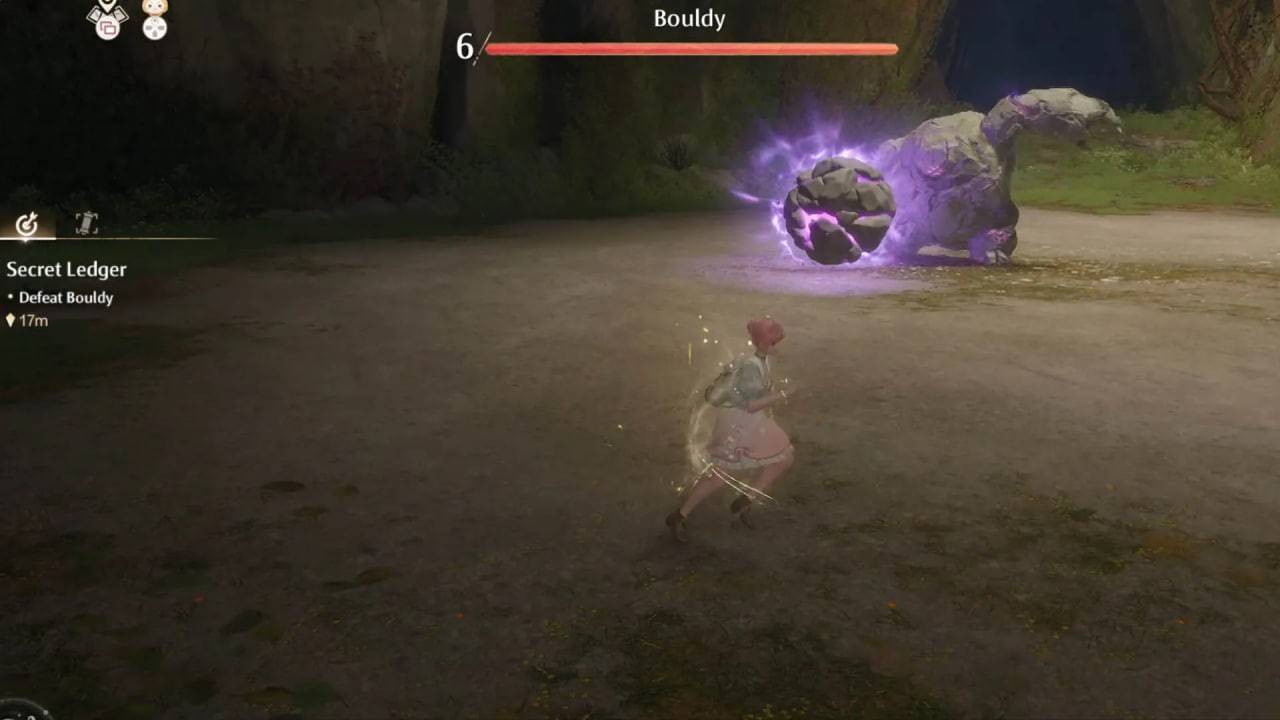Click the bullseye target icon in quest tracker
This screenshot has width=1280, height=720.
pyautogui.click(x=27, y=225)
